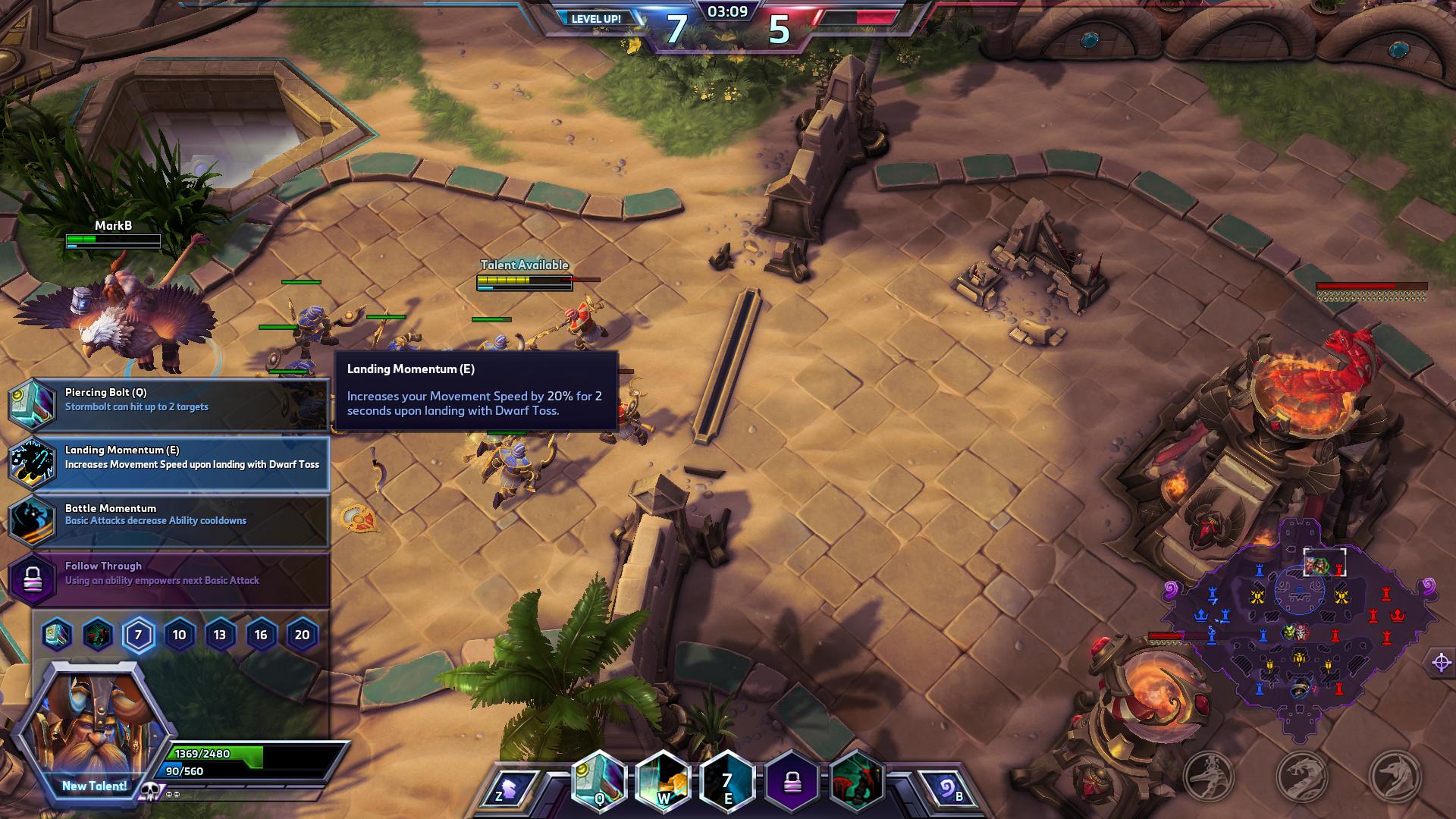
Task: Activate the Stormbolt hammer ability (Q)
Action: point(599,781)
